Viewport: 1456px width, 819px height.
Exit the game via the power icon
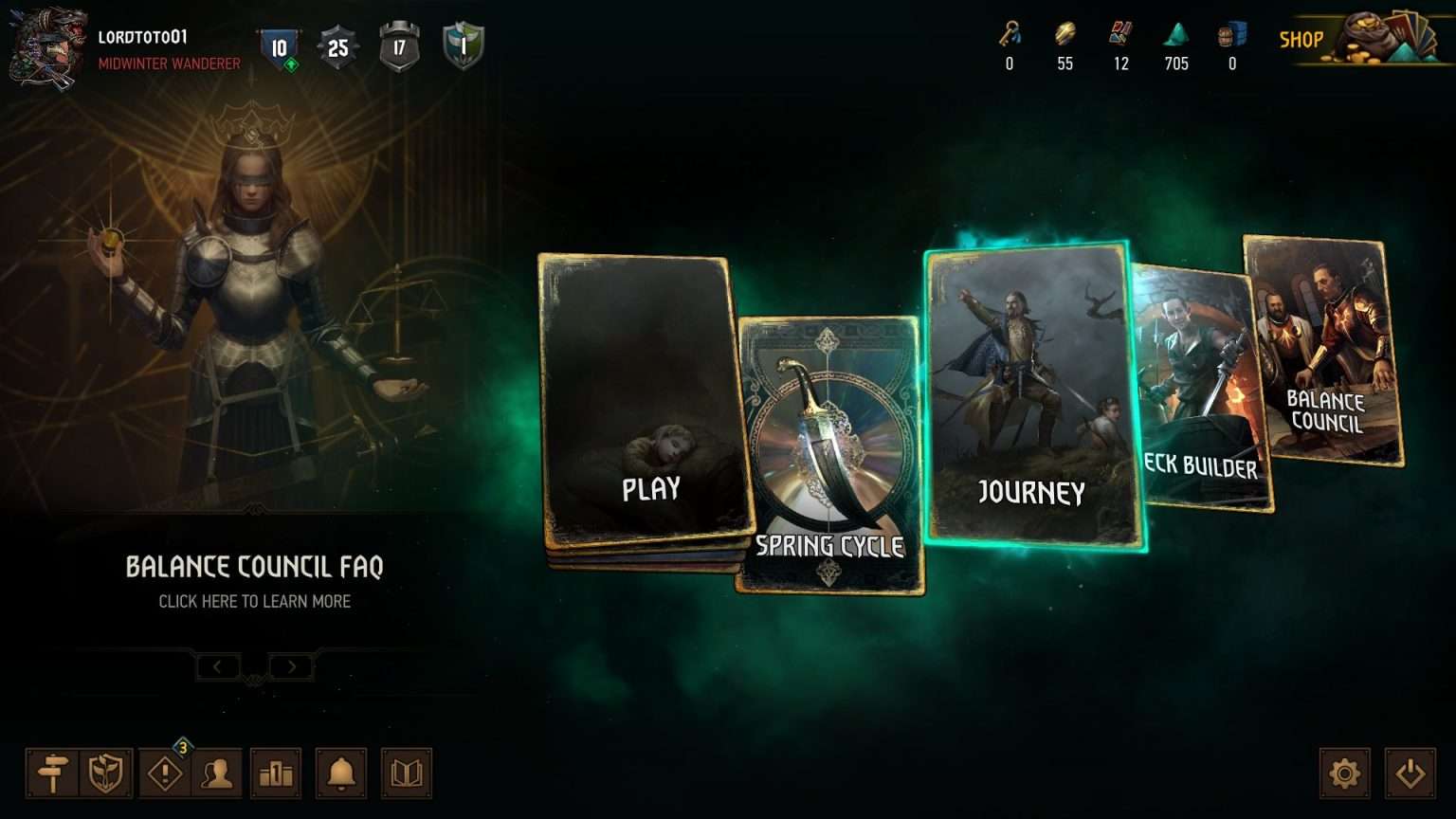point(1411,773)
